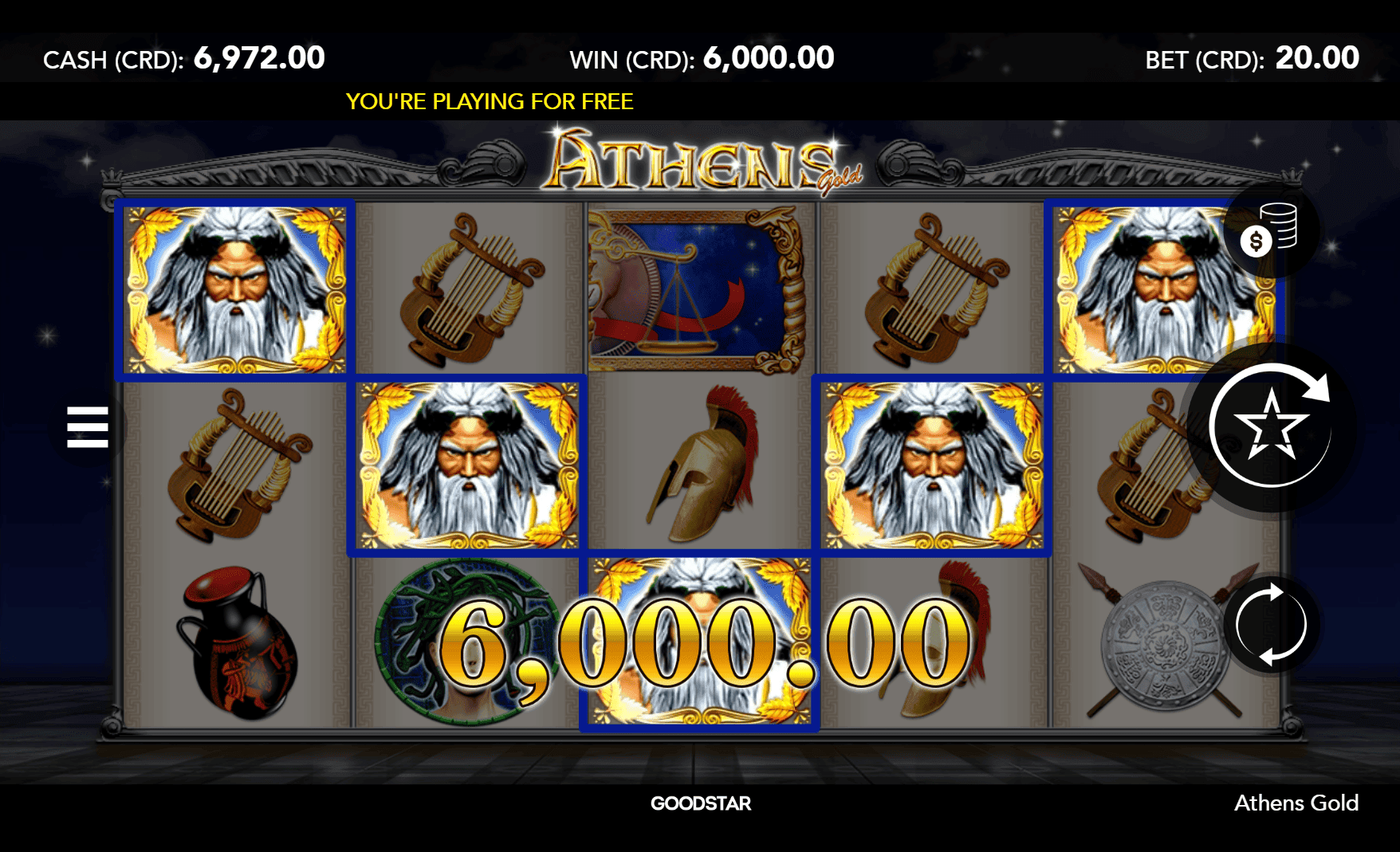
Task: Click the YOU'RE PLAYING FOR FREE banner
Action: (x=490, y=101)
